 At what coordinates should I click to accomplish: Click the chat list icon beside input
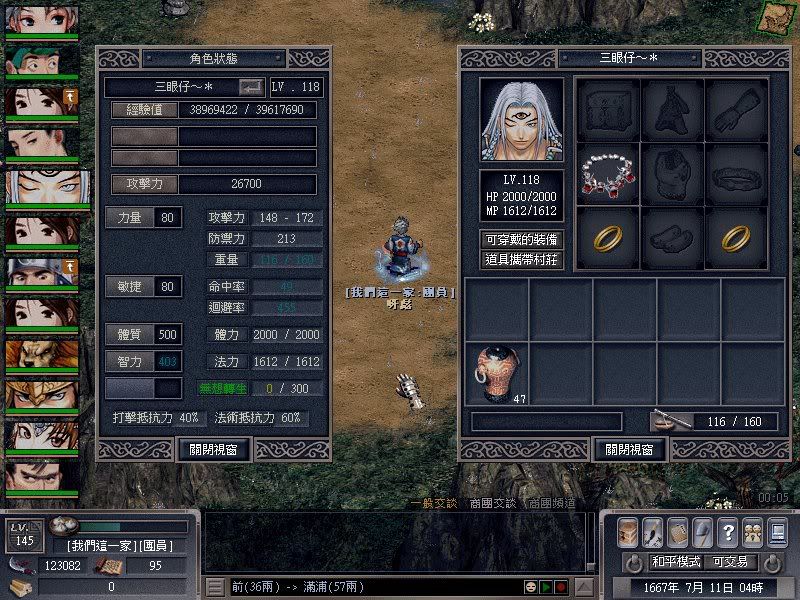click(215, 586)
